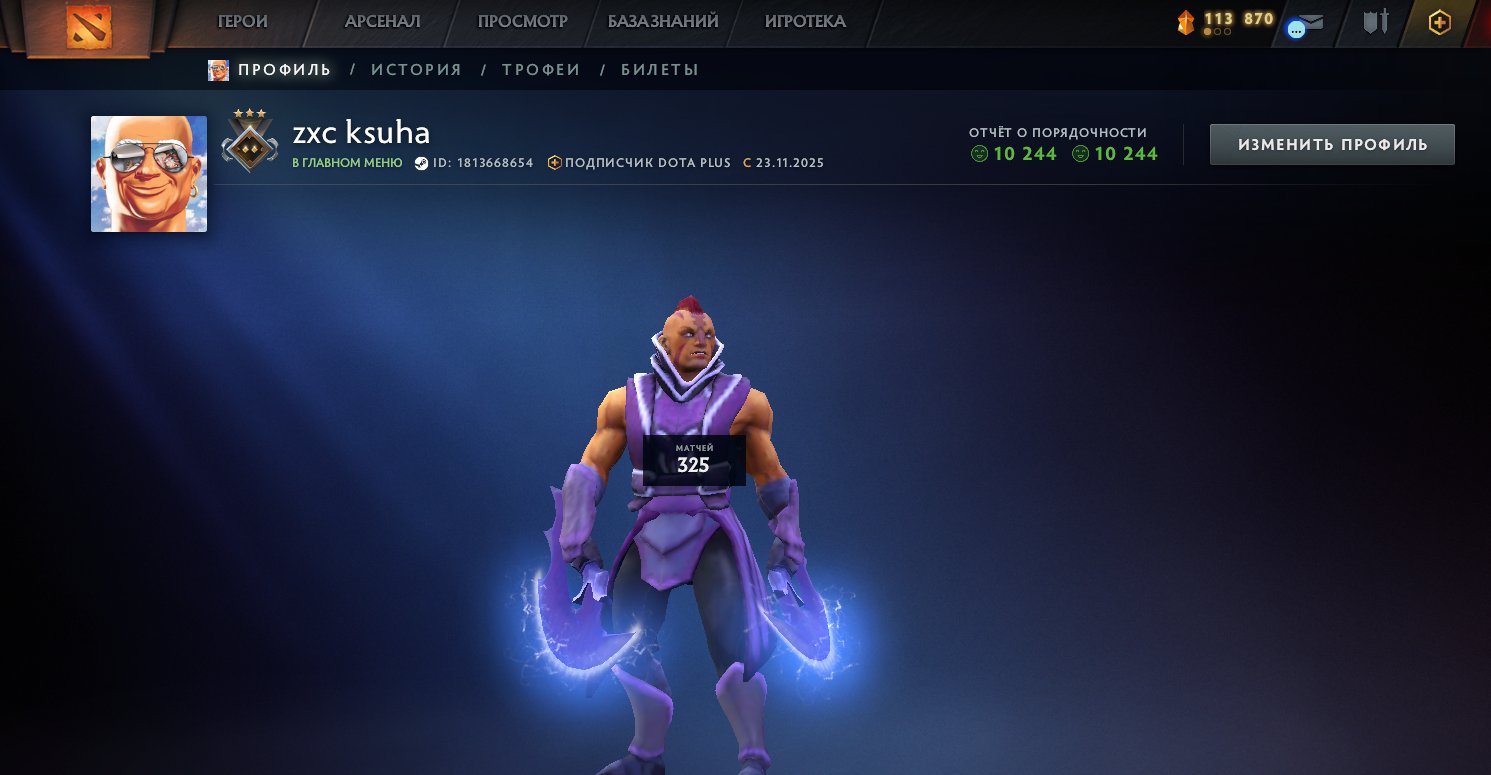Open the БИЛЕТЫ tab
Image resolution: width=1491 pixels, height=775 pixels.
pos(659,69)
